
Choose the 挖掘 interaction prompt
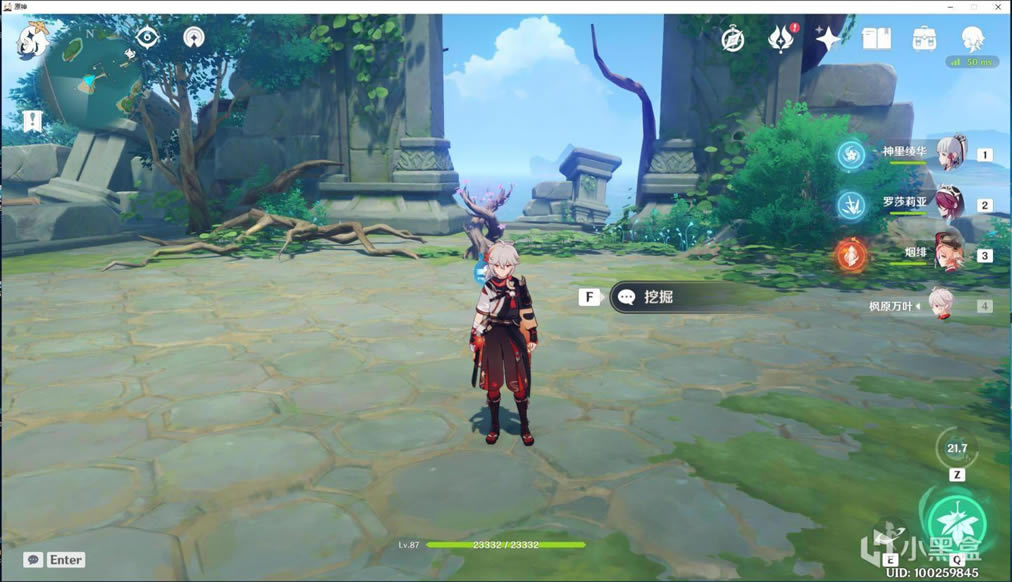[678, 297]
